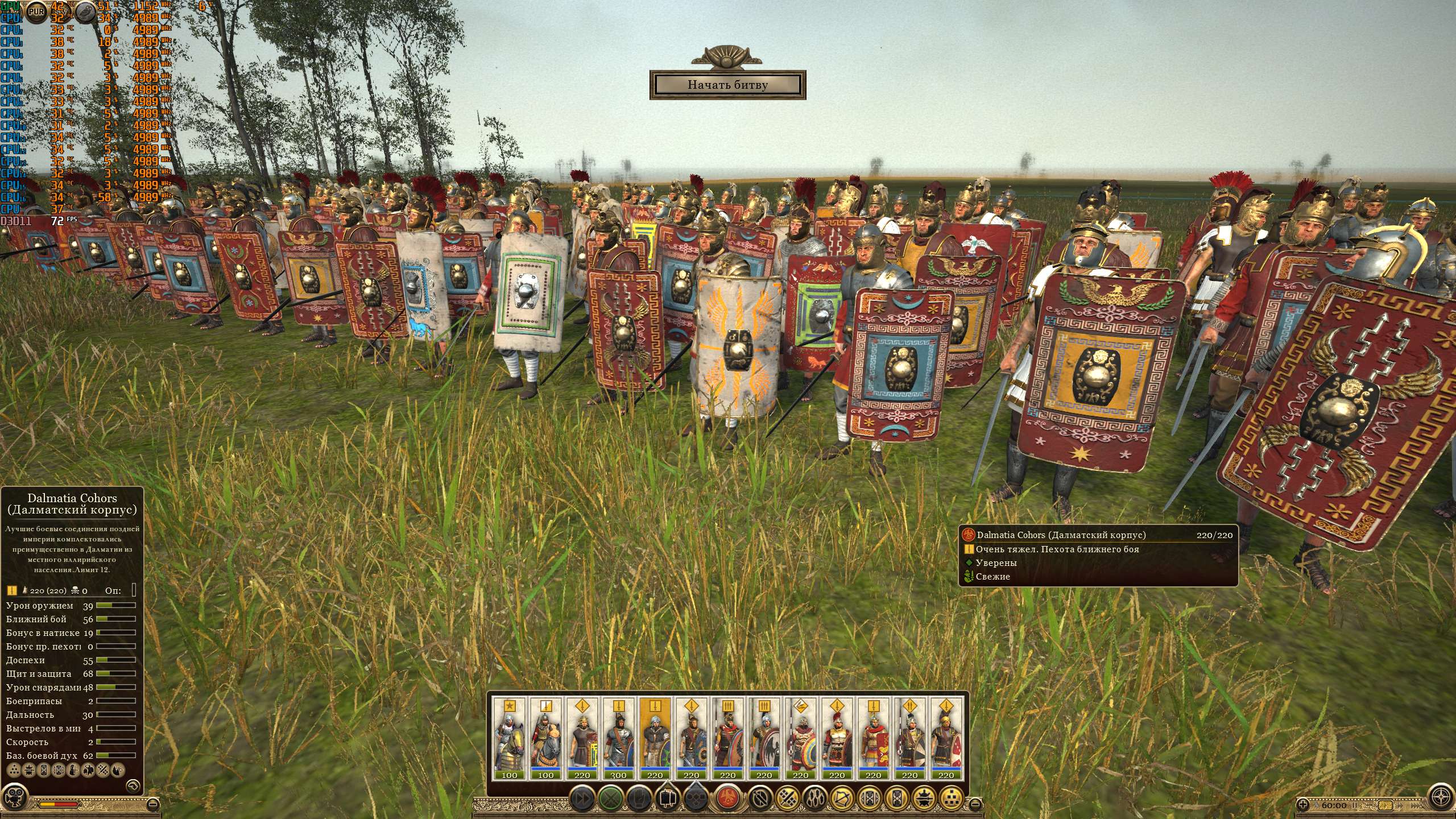Select the highlighted Dalmatia Cohors unit card
Viewport: 1456px width, 819px height.
coord(655,738)
